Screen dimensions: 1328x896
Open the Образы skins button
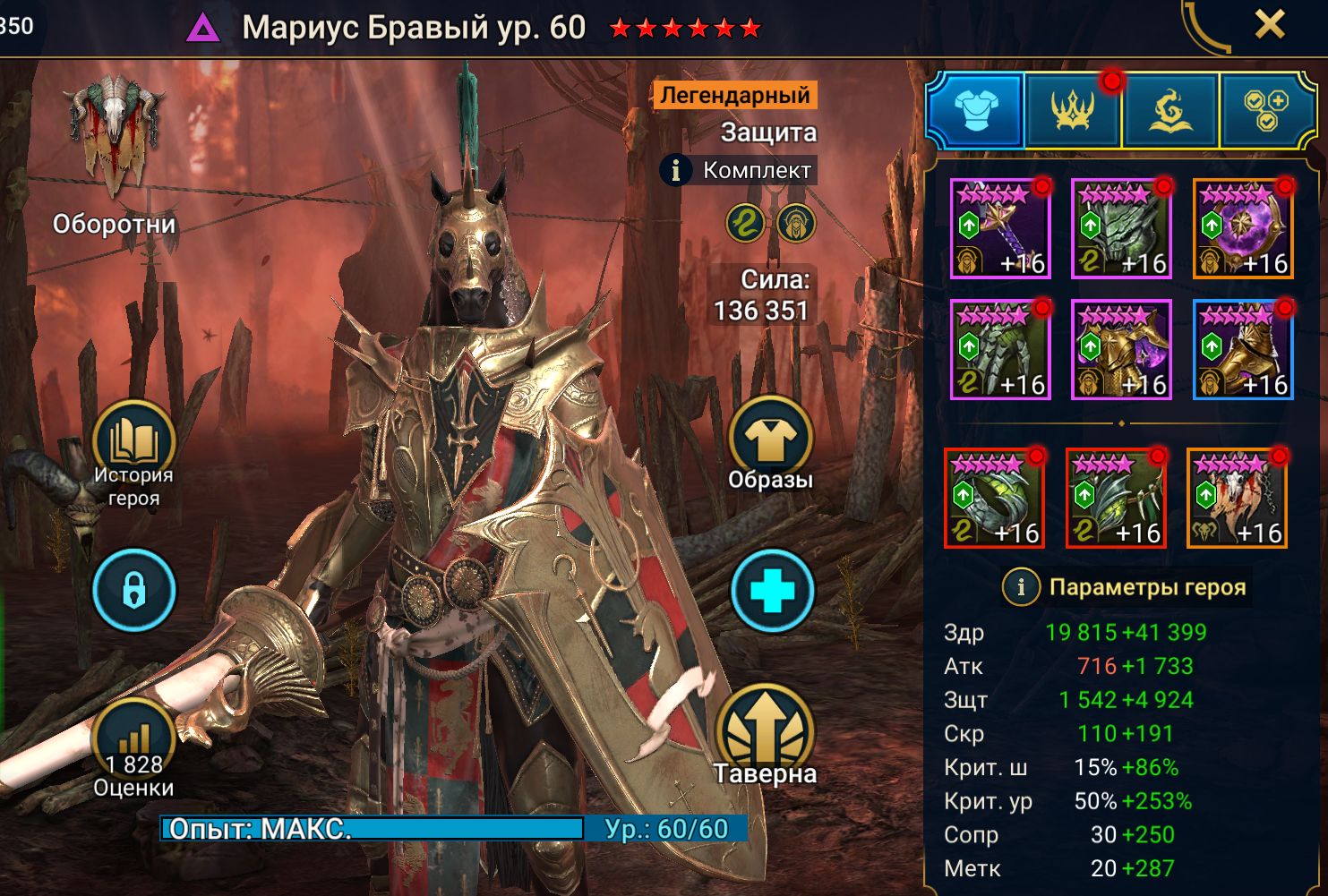tap(770, 445)
